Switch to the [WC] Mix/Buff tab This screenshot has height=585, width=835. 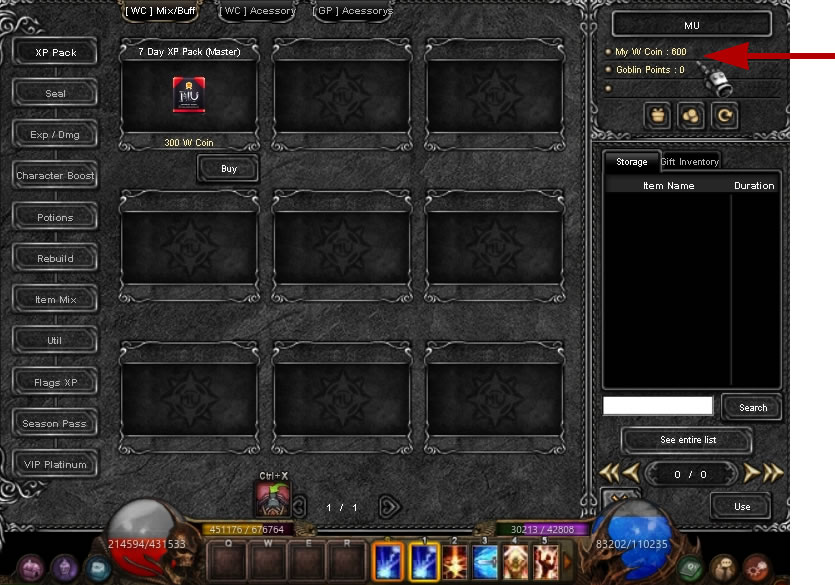[160, 11]
